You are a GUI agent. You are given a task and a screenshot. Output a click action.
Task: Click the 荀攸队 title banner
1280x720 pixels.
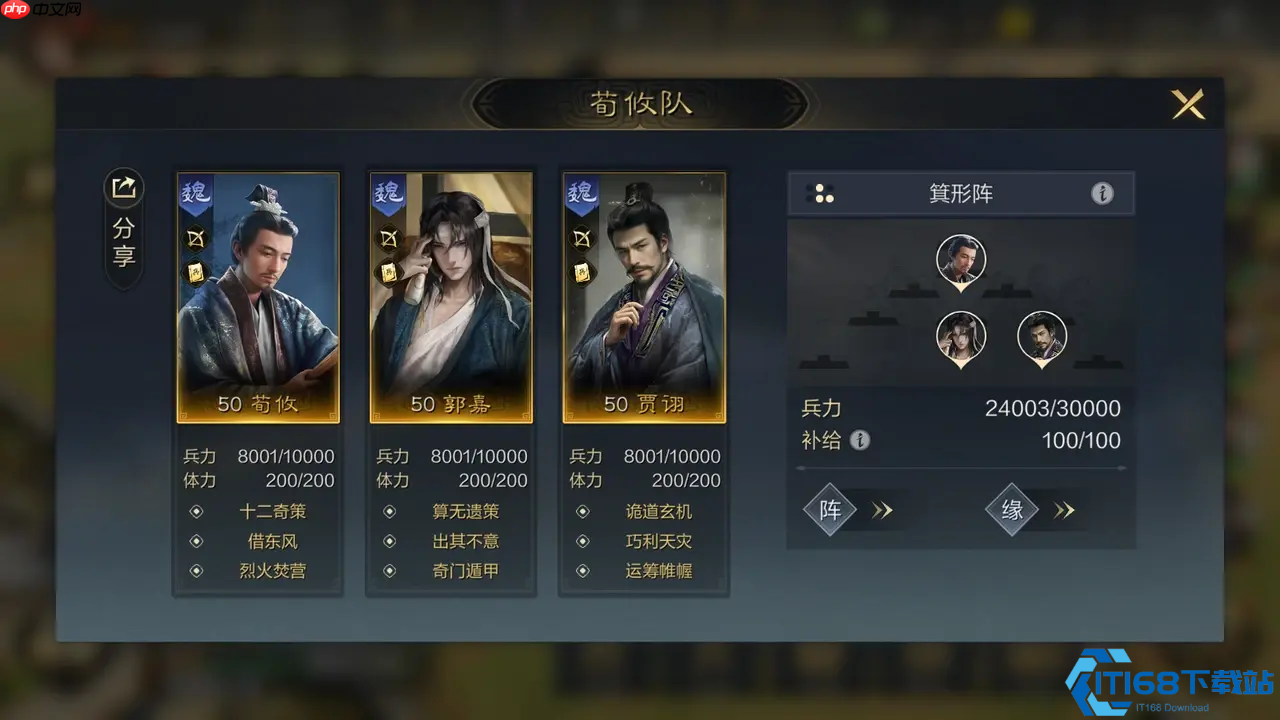[640, 103]
